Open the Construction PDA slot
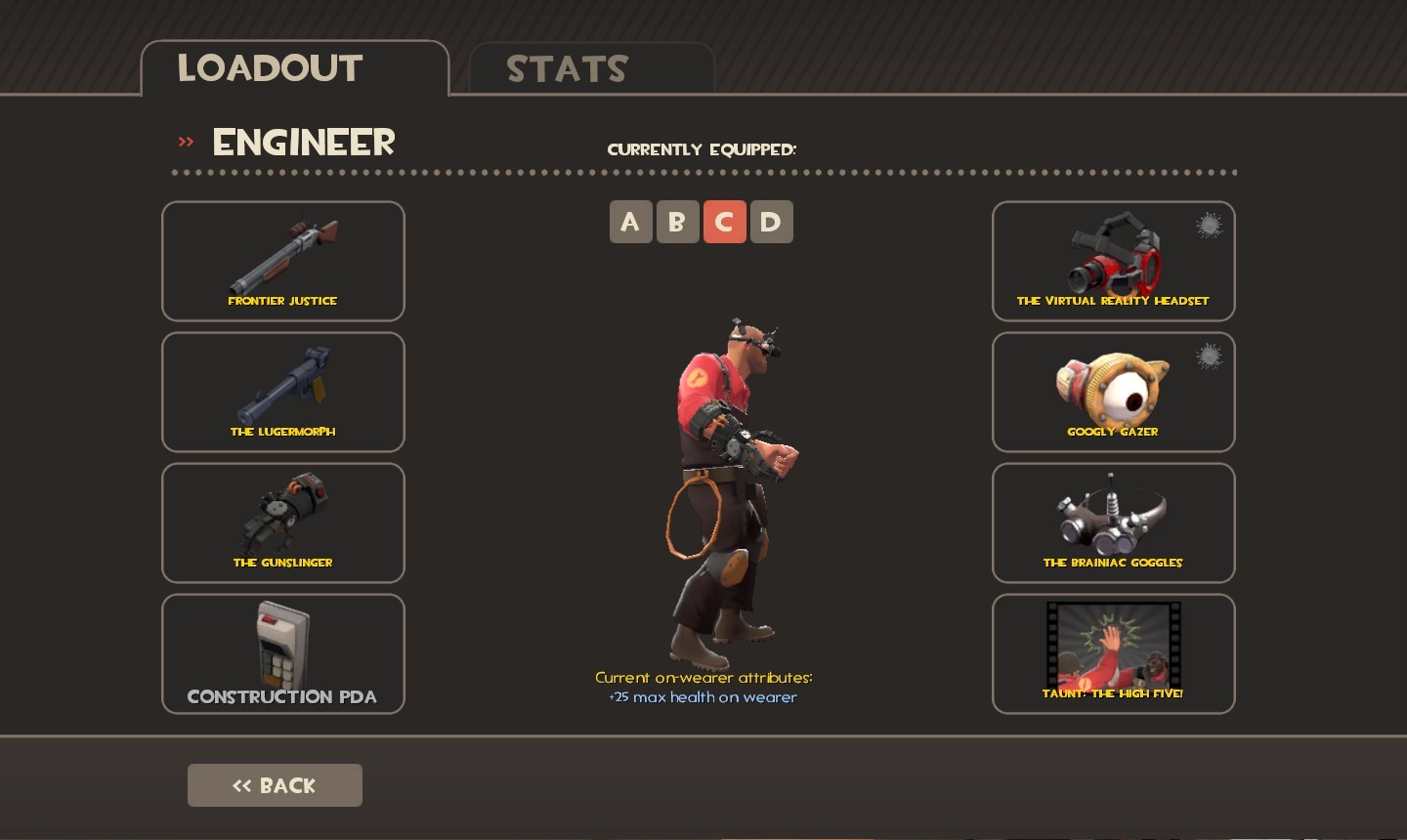This screenshot has height=840, width=1407. click(282, 653)
